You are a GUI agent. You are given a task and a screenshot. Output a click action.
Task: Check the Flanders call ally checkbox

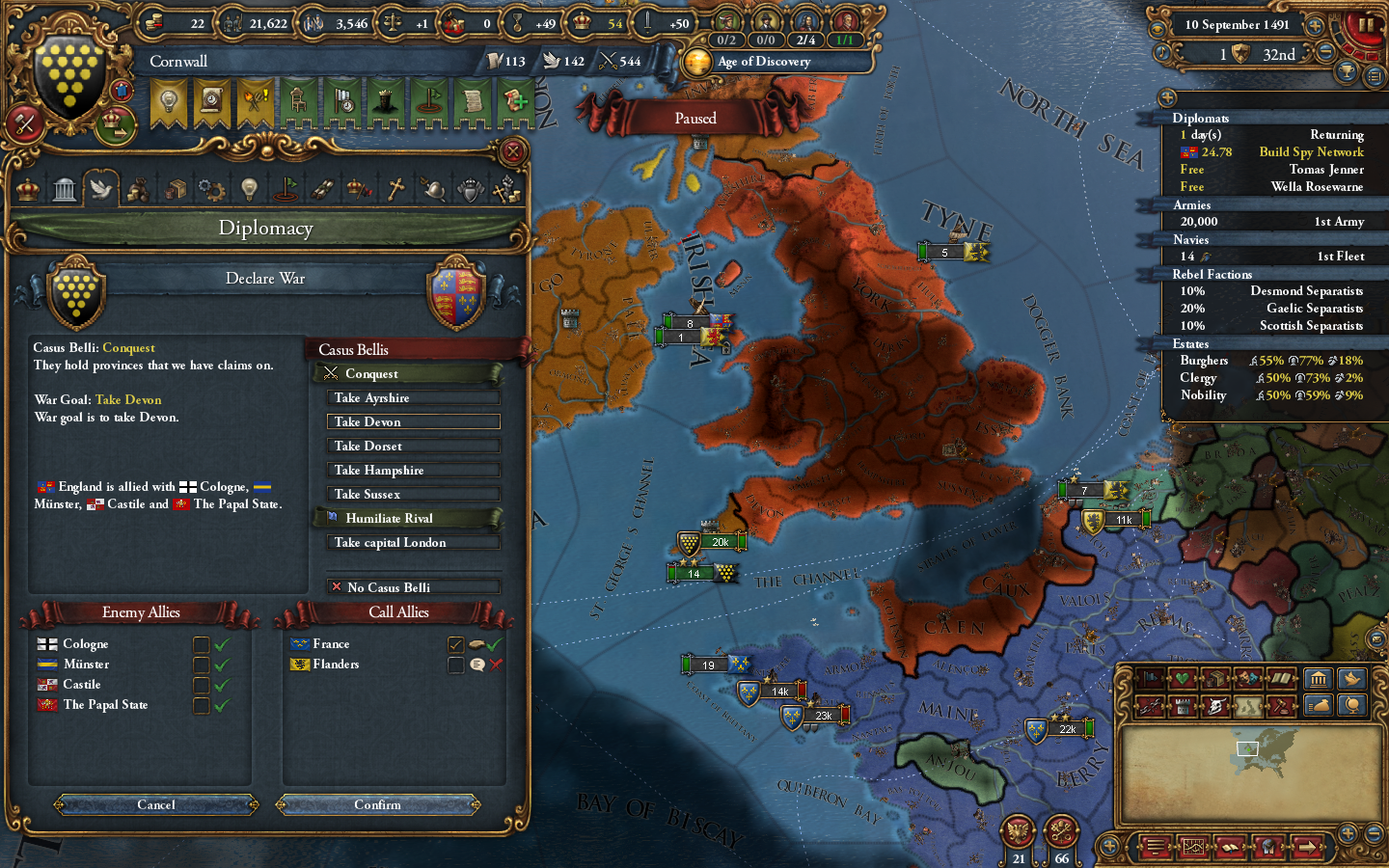457,665
